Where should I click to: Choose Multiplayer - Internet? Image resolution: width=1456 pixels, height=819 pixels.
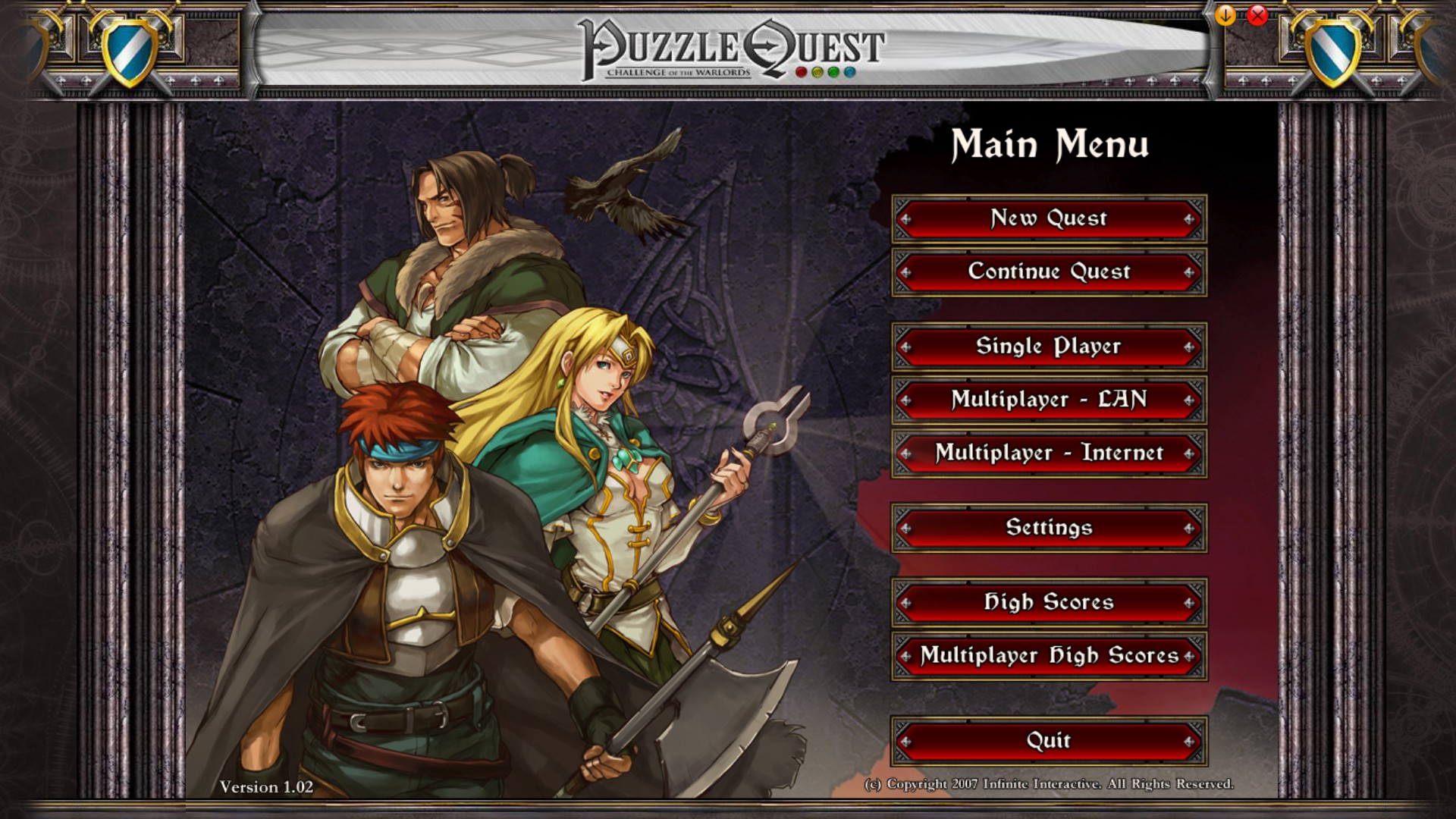point(1049,453)
